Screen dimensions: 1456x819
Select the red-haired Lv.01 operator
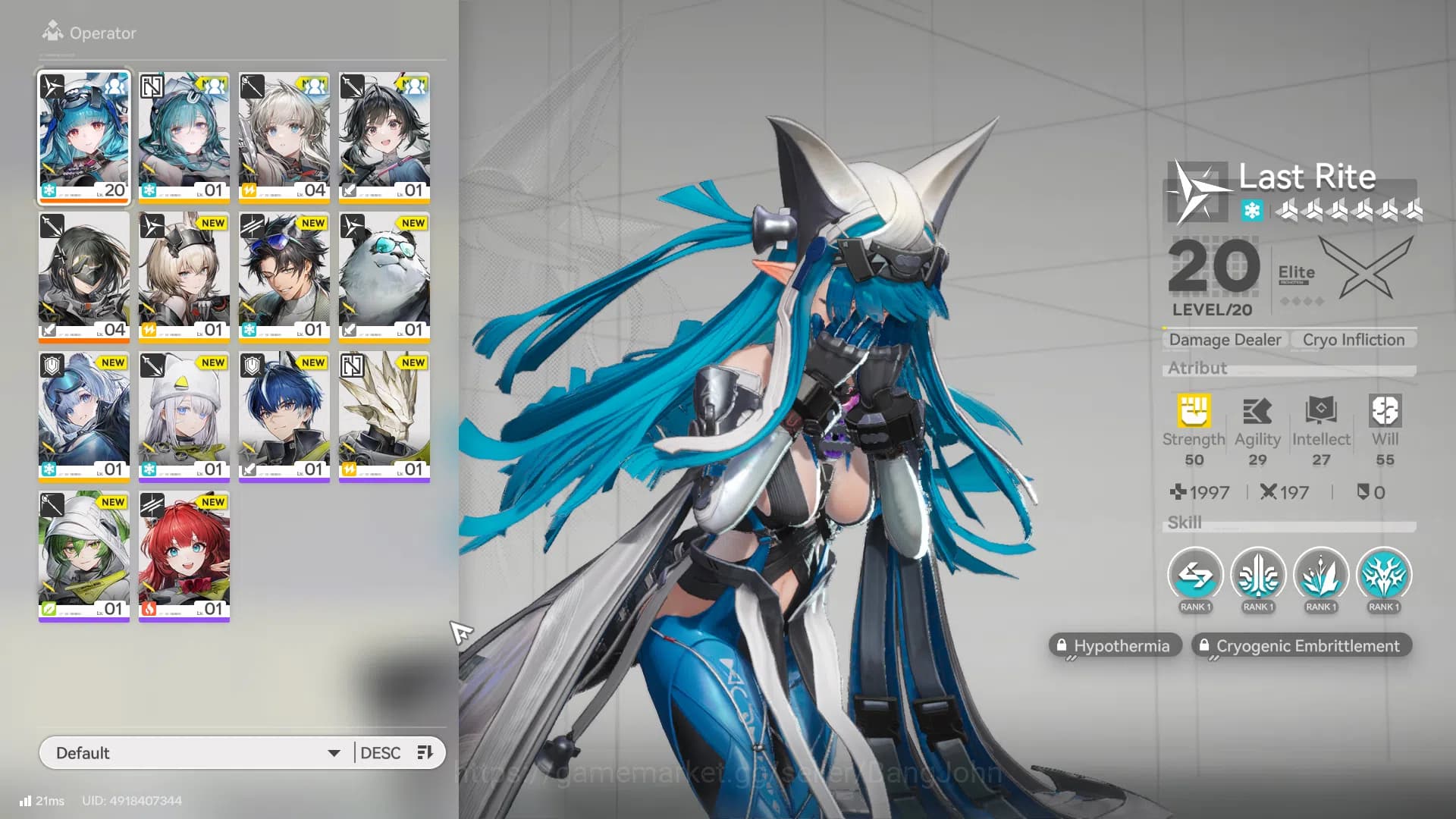pos(184,556)
